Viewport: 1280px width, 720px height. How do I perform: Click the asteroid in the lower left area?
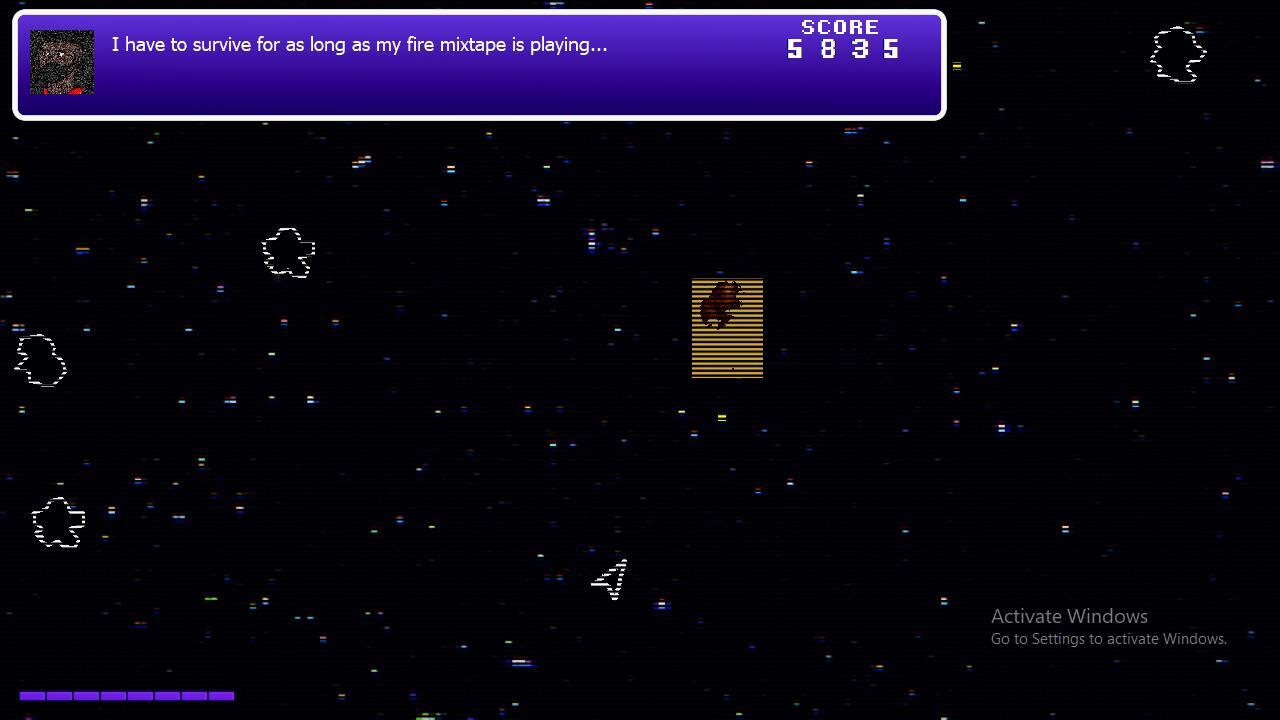pos(57,522)
